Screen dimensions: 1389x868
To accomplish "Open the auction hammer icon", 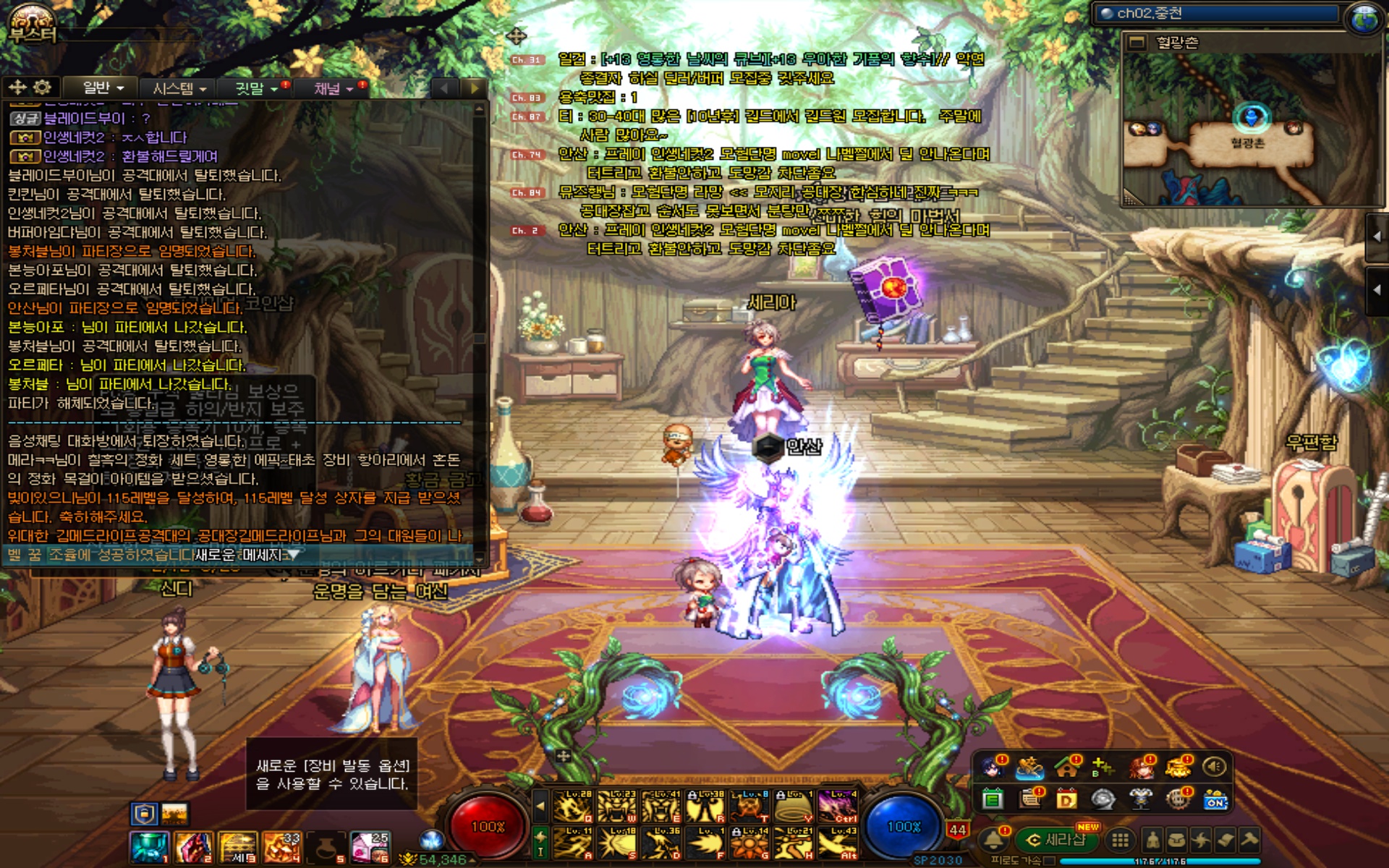I will tap(1249, 840).
